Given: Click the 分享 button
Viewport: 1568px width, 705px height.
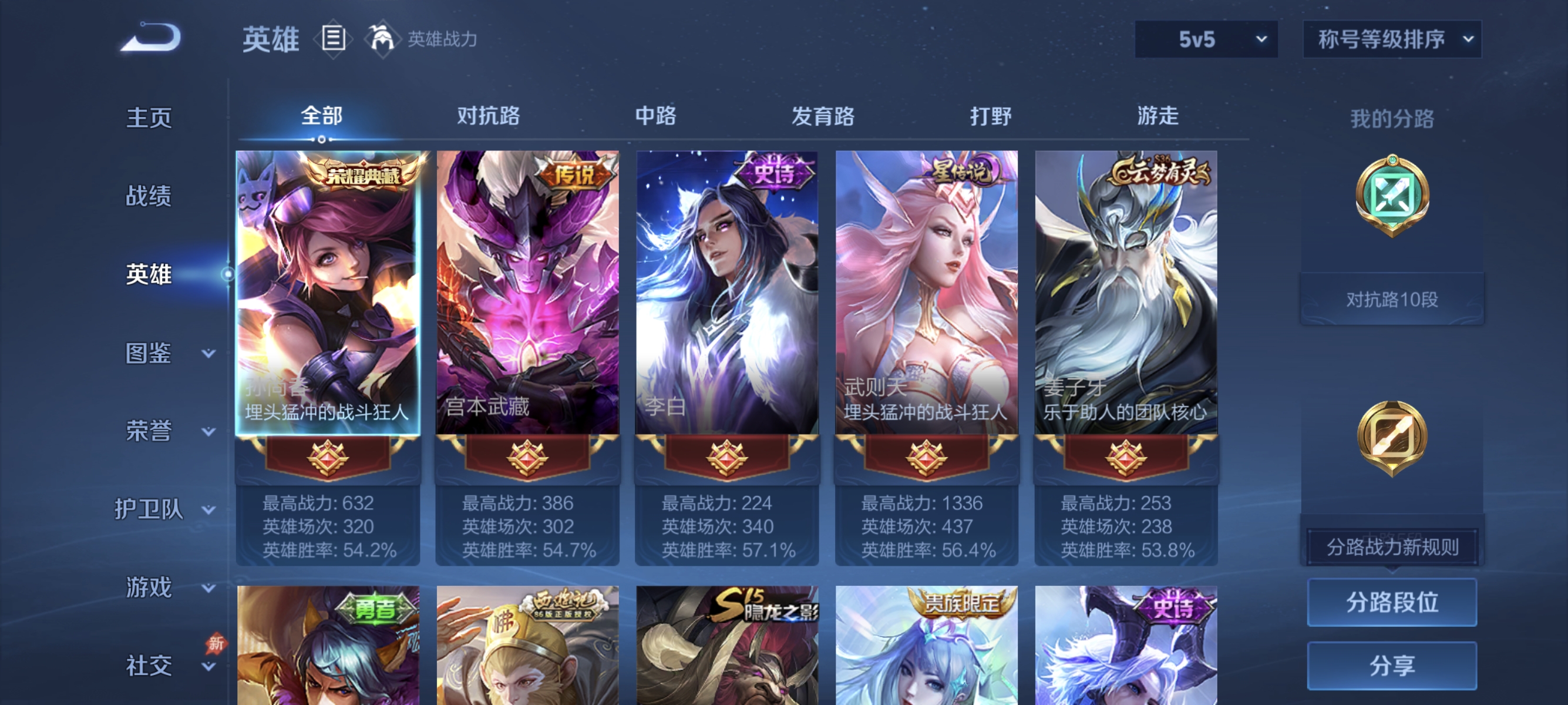Looking at the screenshot, I should 1394,666.
